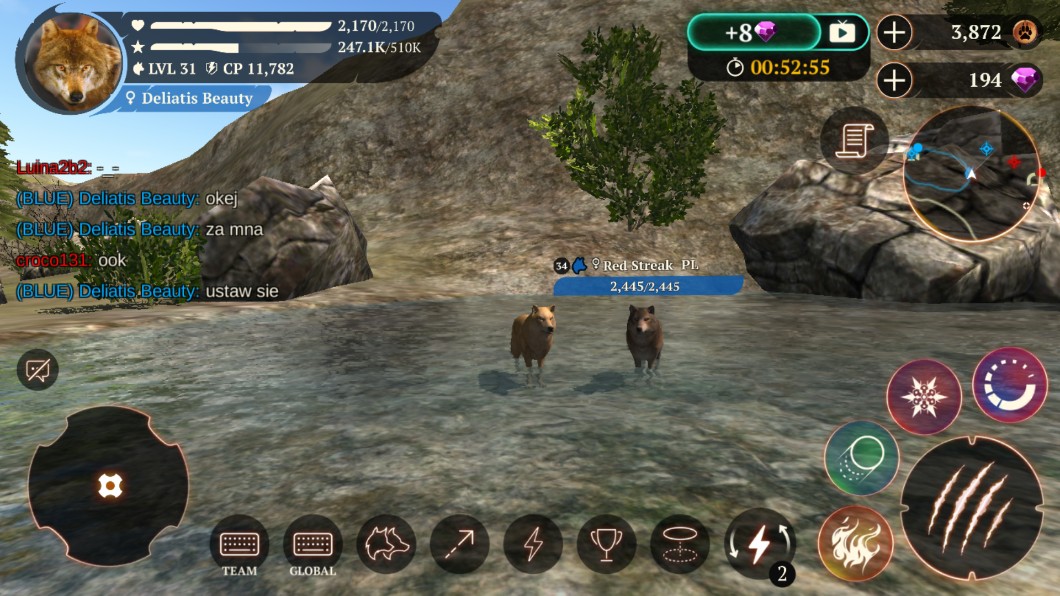Tap the wolf howl icon button
1060x596 pixels.
coord(386,544)
